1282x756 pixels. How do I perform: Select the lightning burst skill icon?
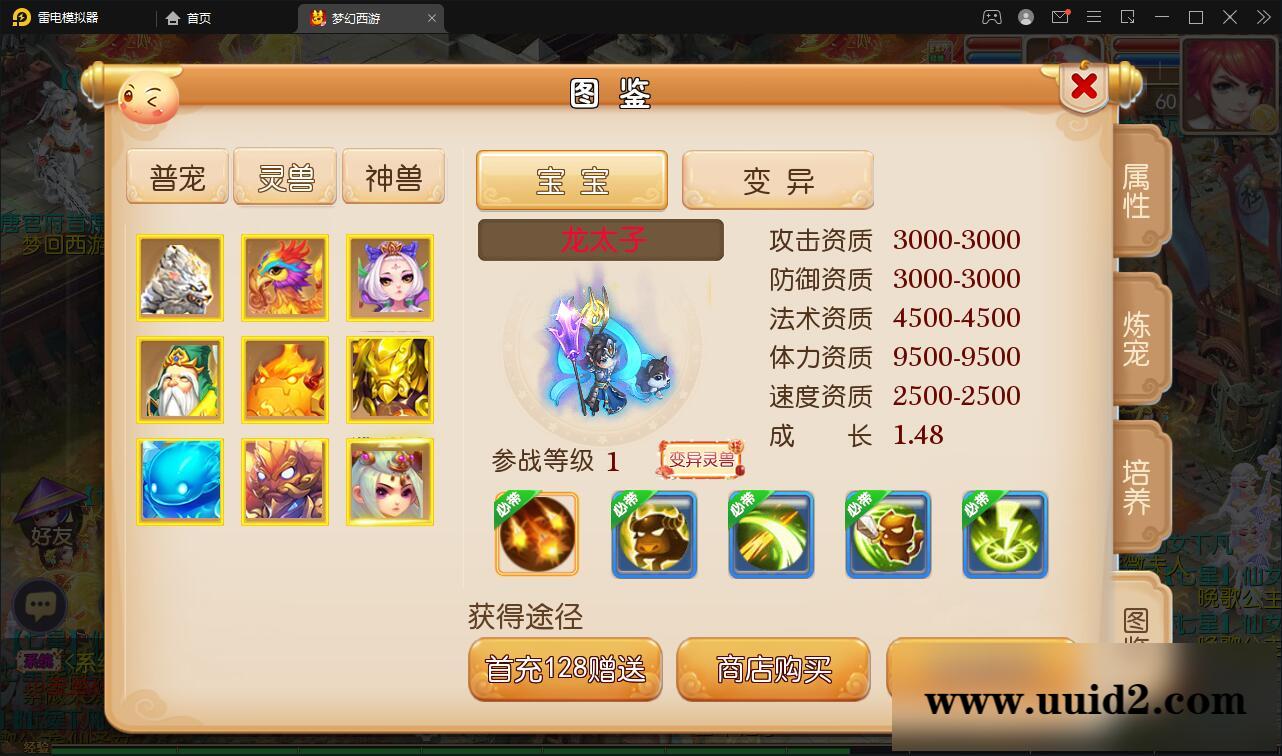pyautogui.click(x=1005, y=534)
